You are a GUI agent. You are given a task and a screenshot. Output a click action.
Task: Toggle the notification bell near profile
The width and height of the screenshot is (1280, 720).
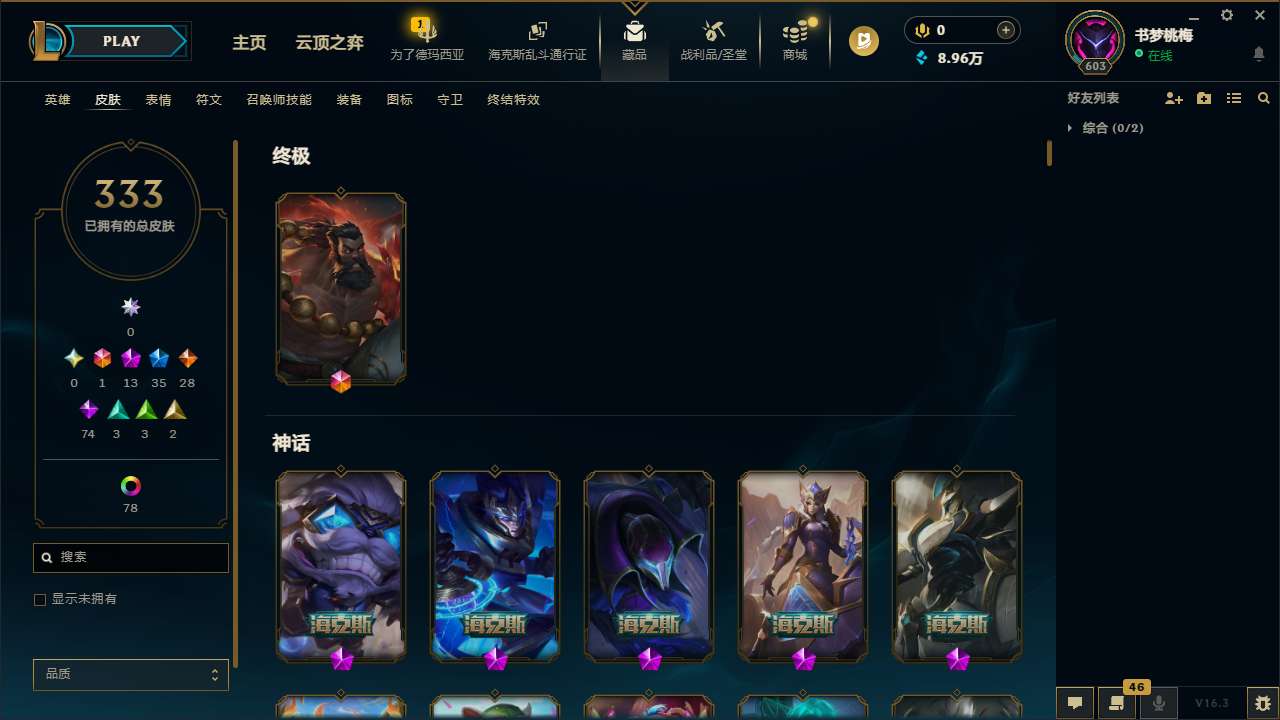(1258, 53)
